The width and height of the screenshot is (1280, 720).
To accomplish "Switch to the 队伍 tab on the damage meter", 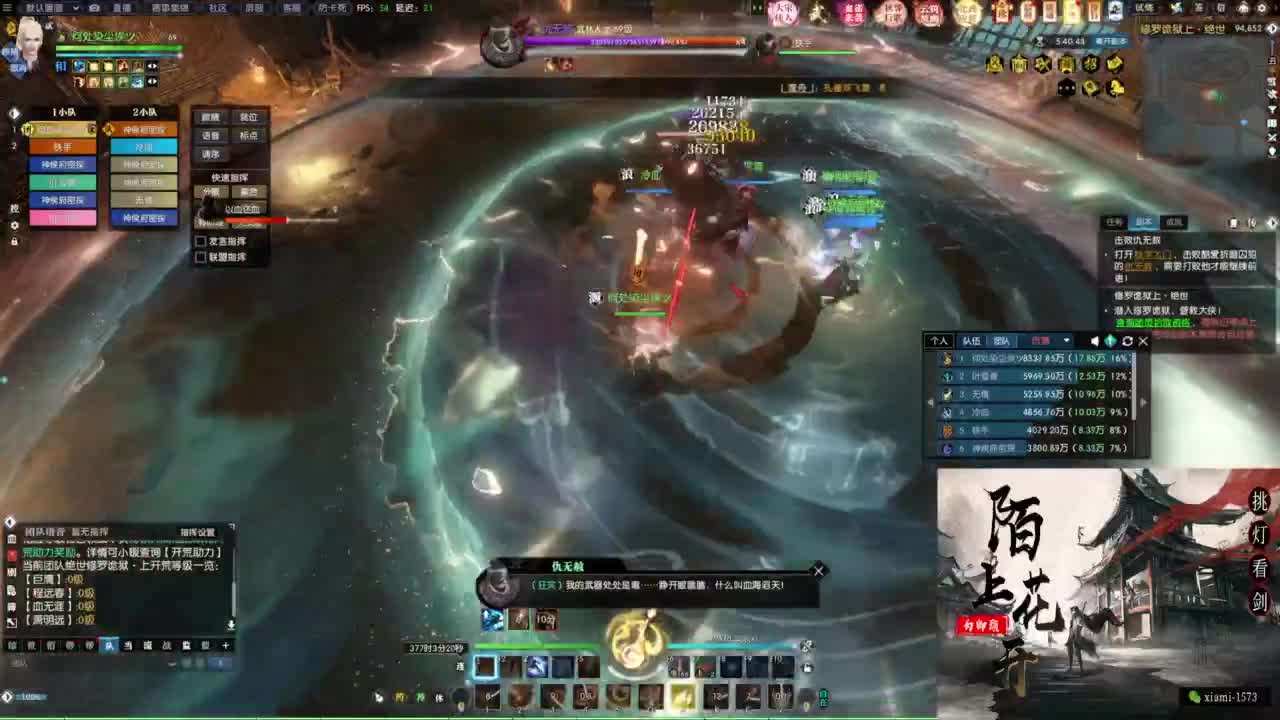I will 973,341.
